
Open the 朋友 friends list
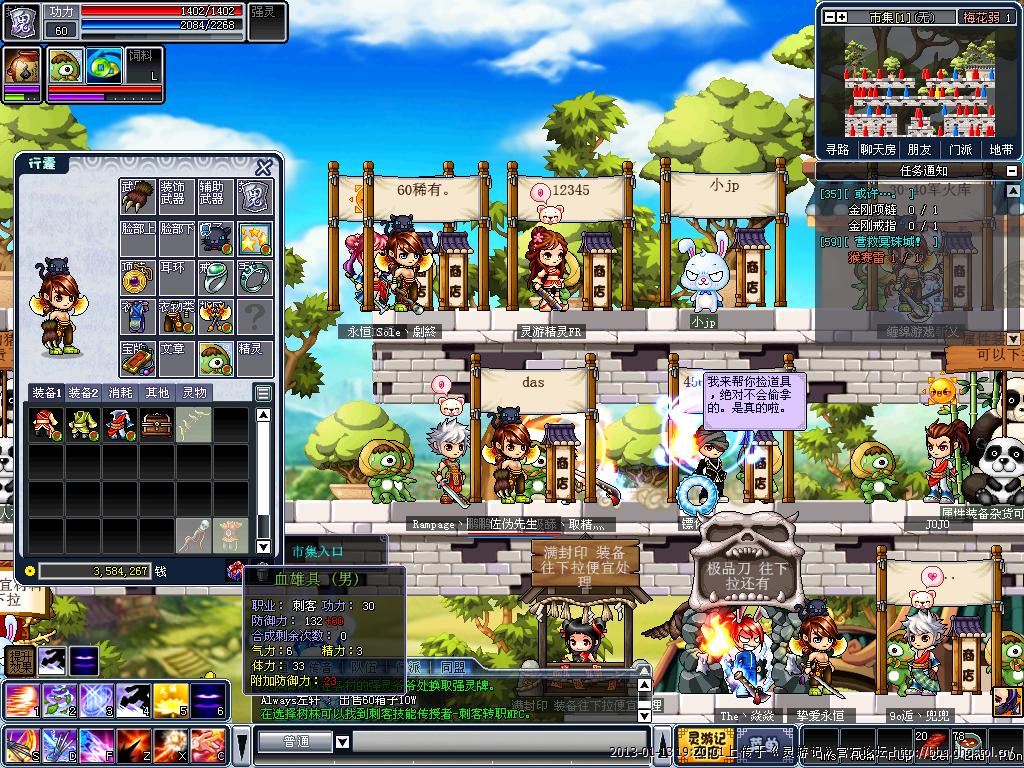click(919, 149)
